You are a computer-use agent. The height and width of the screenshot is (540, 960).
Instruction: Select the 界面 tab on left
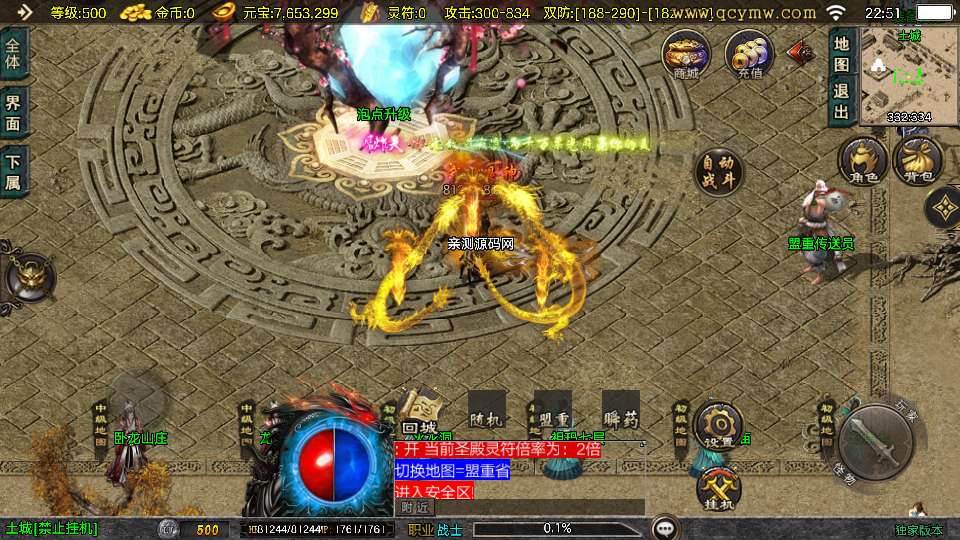[13, 112]
